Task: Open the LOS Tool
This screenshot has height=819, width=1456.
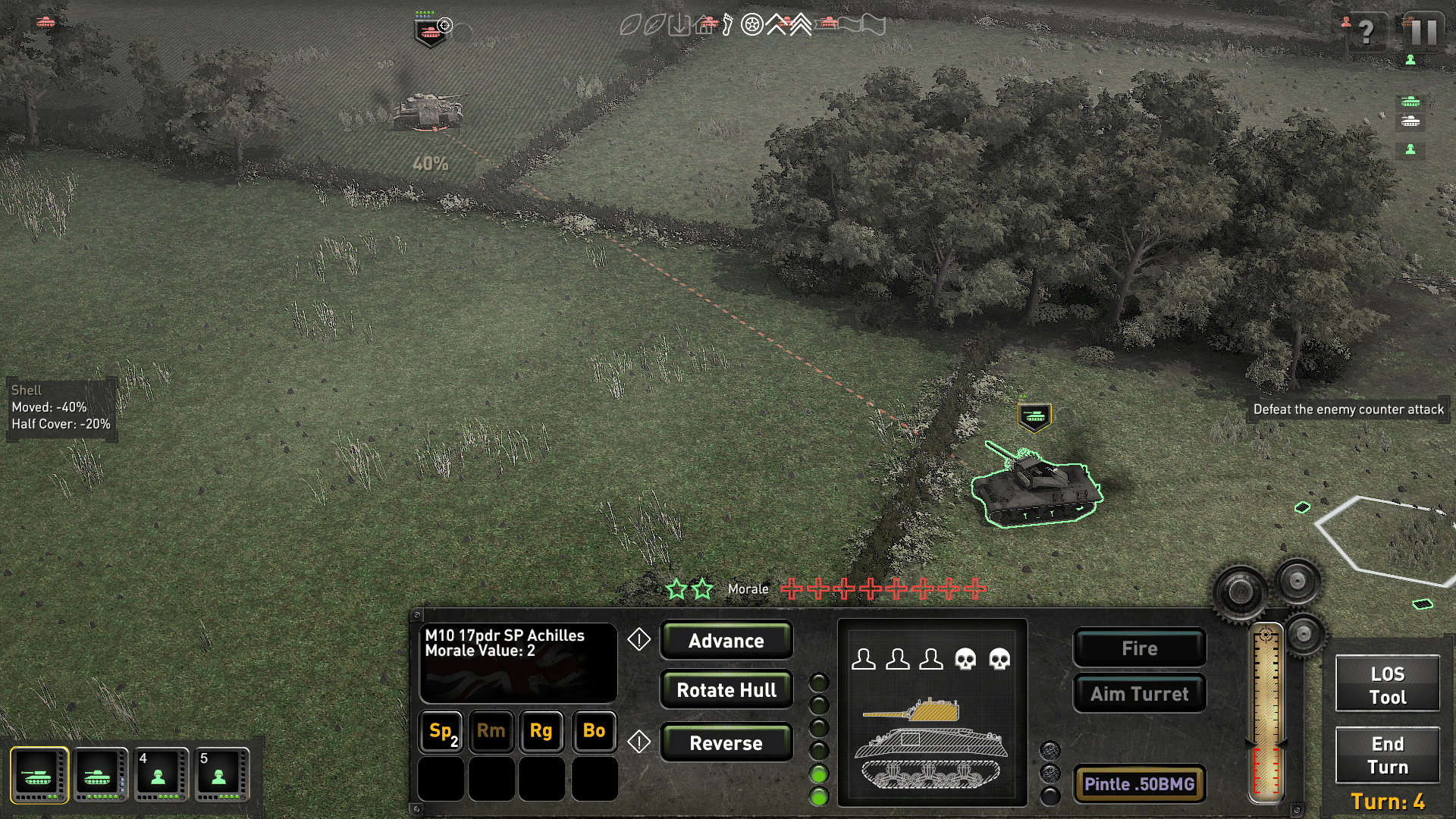Action: [1387, 685]
